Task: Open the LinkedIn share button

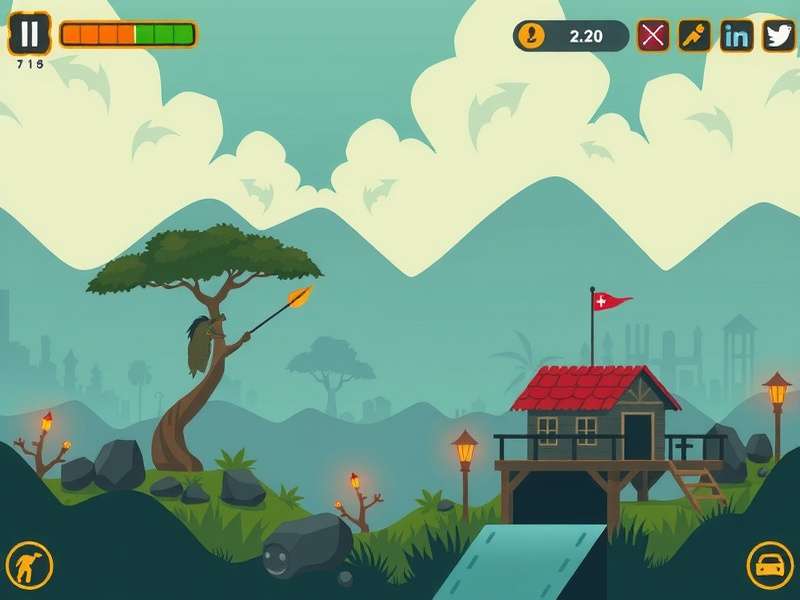Action: click(737, 36)
